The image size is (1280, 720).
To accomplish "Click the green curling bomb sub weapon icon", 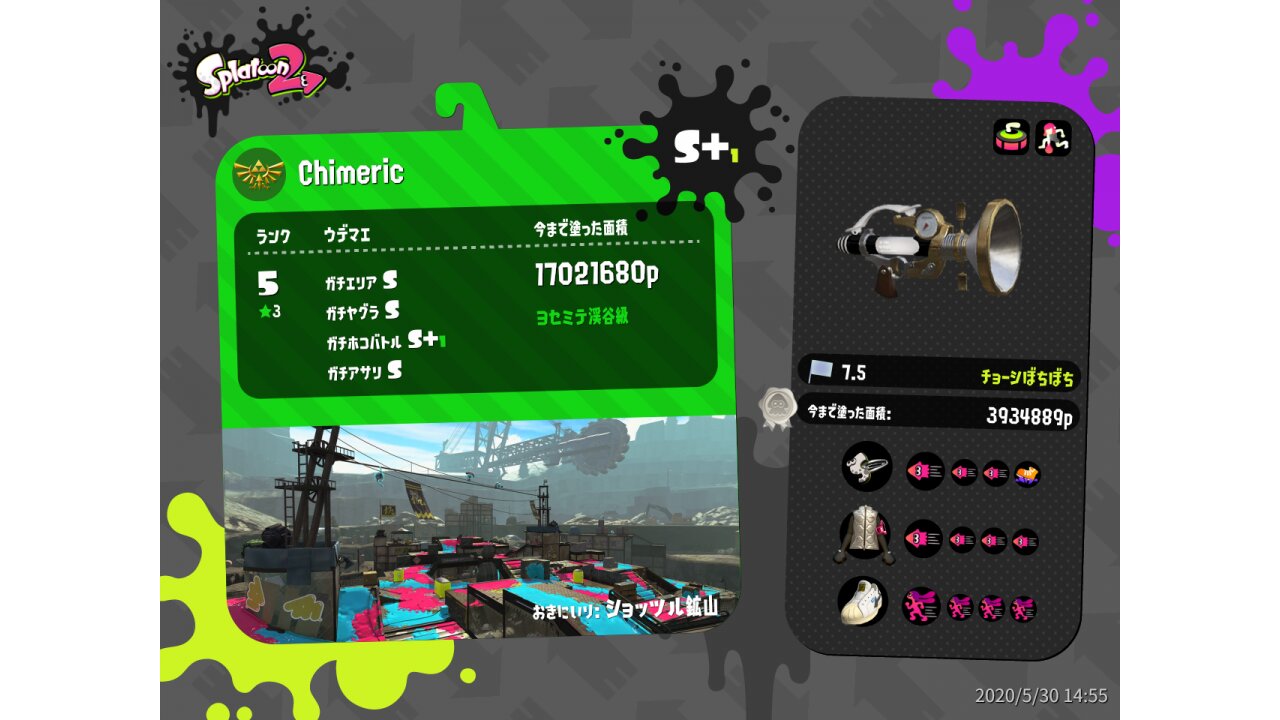I will pos(1011,137).
